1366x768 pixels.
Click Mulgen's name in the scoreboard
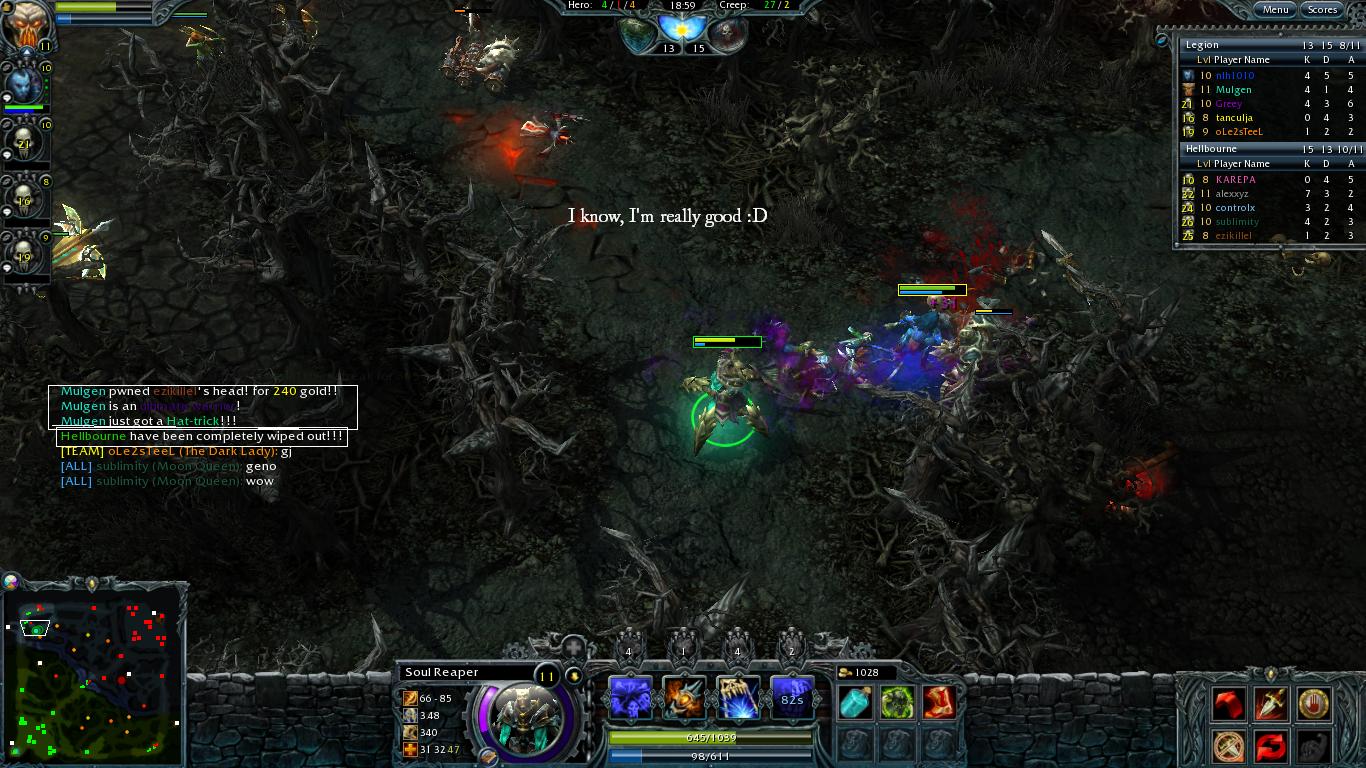pos(1233,89)
